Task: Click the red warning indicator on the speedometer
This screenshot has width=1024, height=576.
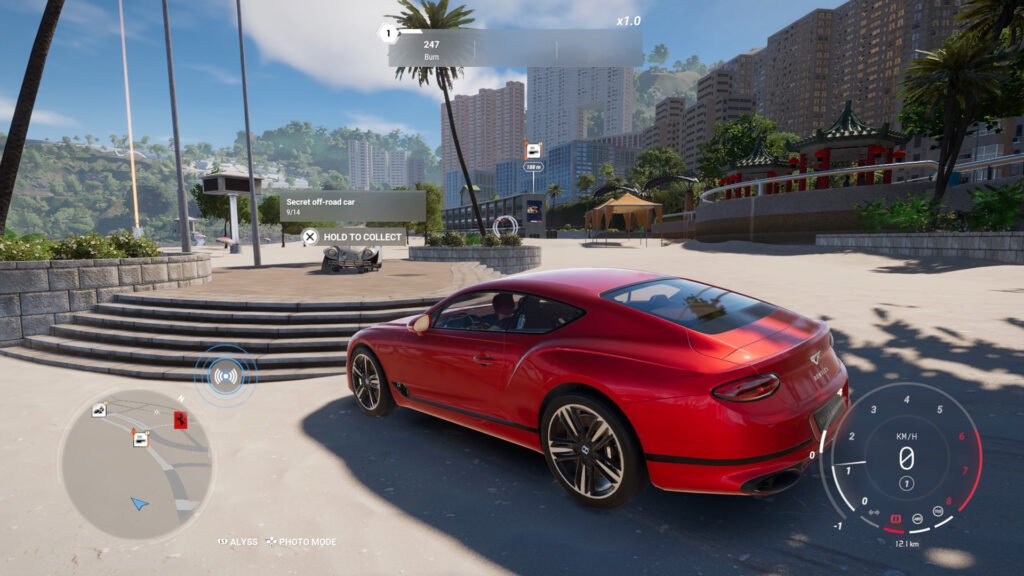Action: click(x=896, y=520)
